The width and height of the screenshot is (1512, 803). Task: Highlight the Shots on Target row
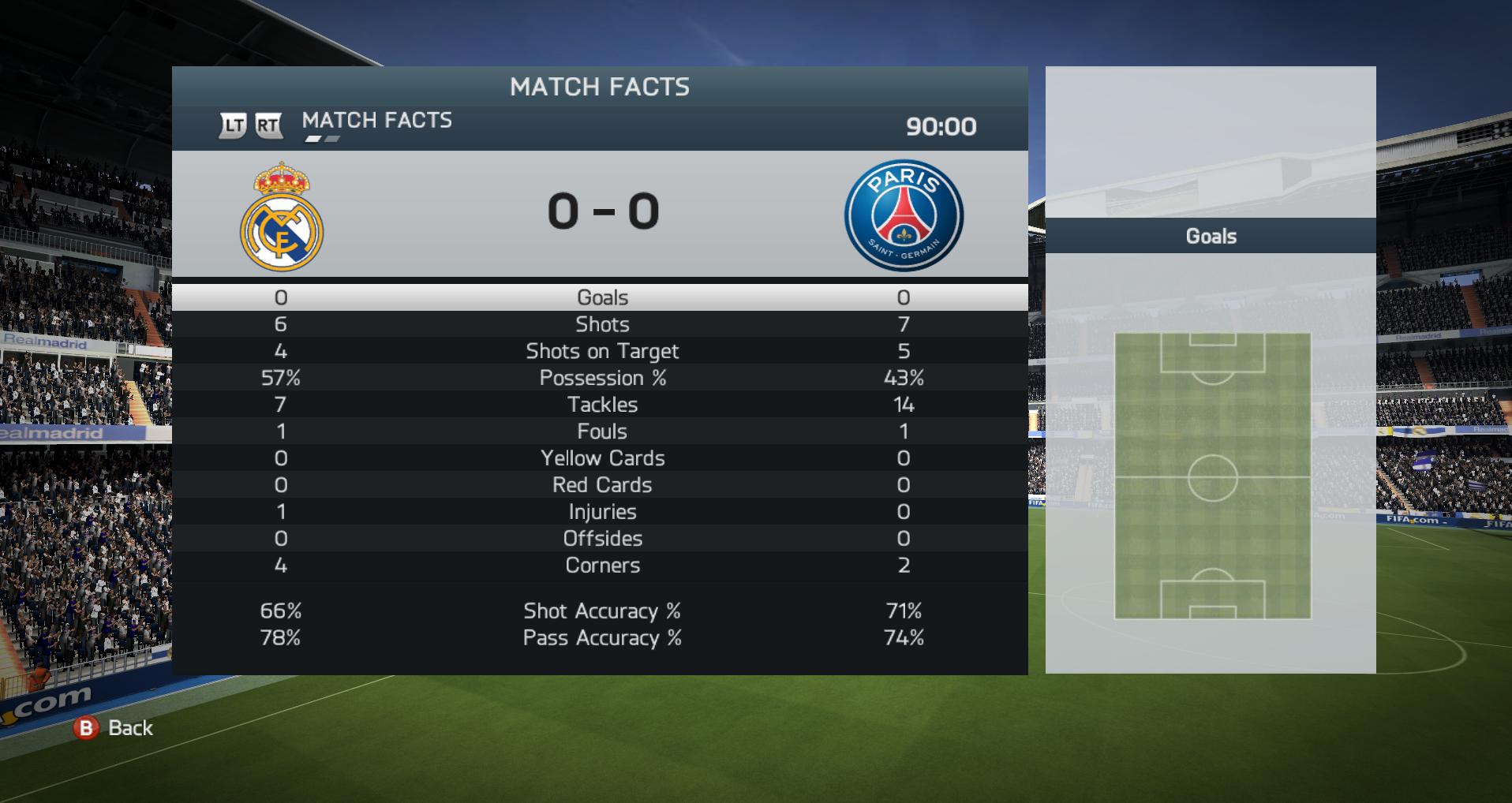[x=601, y=351]
